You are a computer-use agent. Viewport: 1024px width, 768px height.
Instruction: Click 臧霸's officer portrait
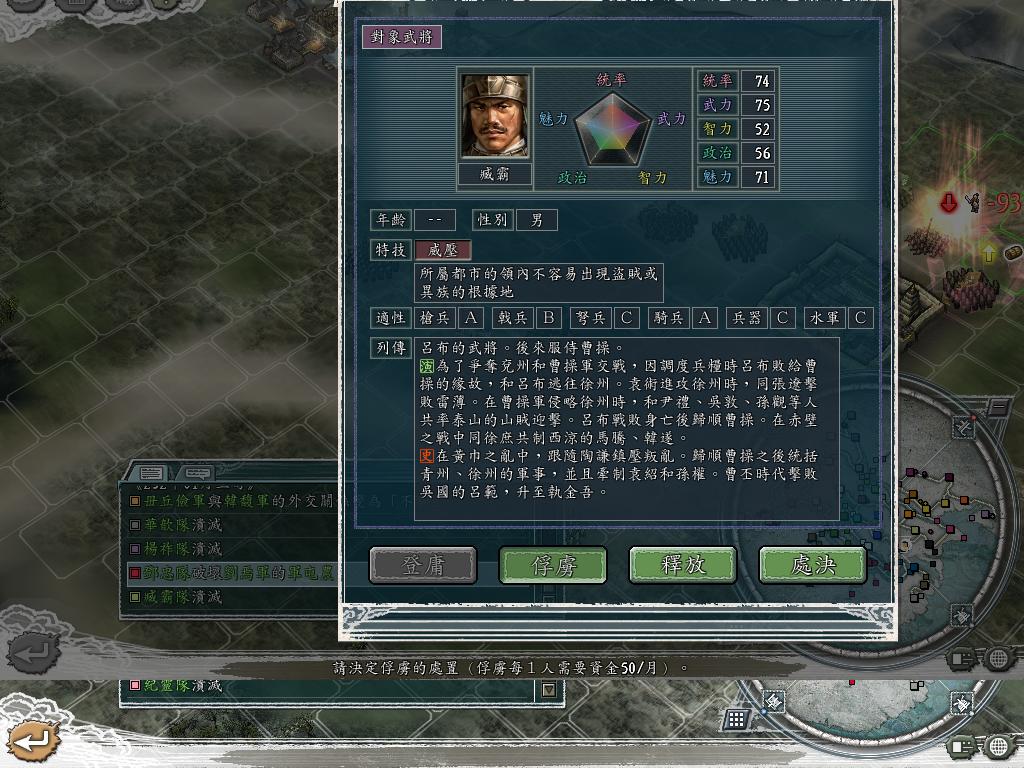[495, 116]
